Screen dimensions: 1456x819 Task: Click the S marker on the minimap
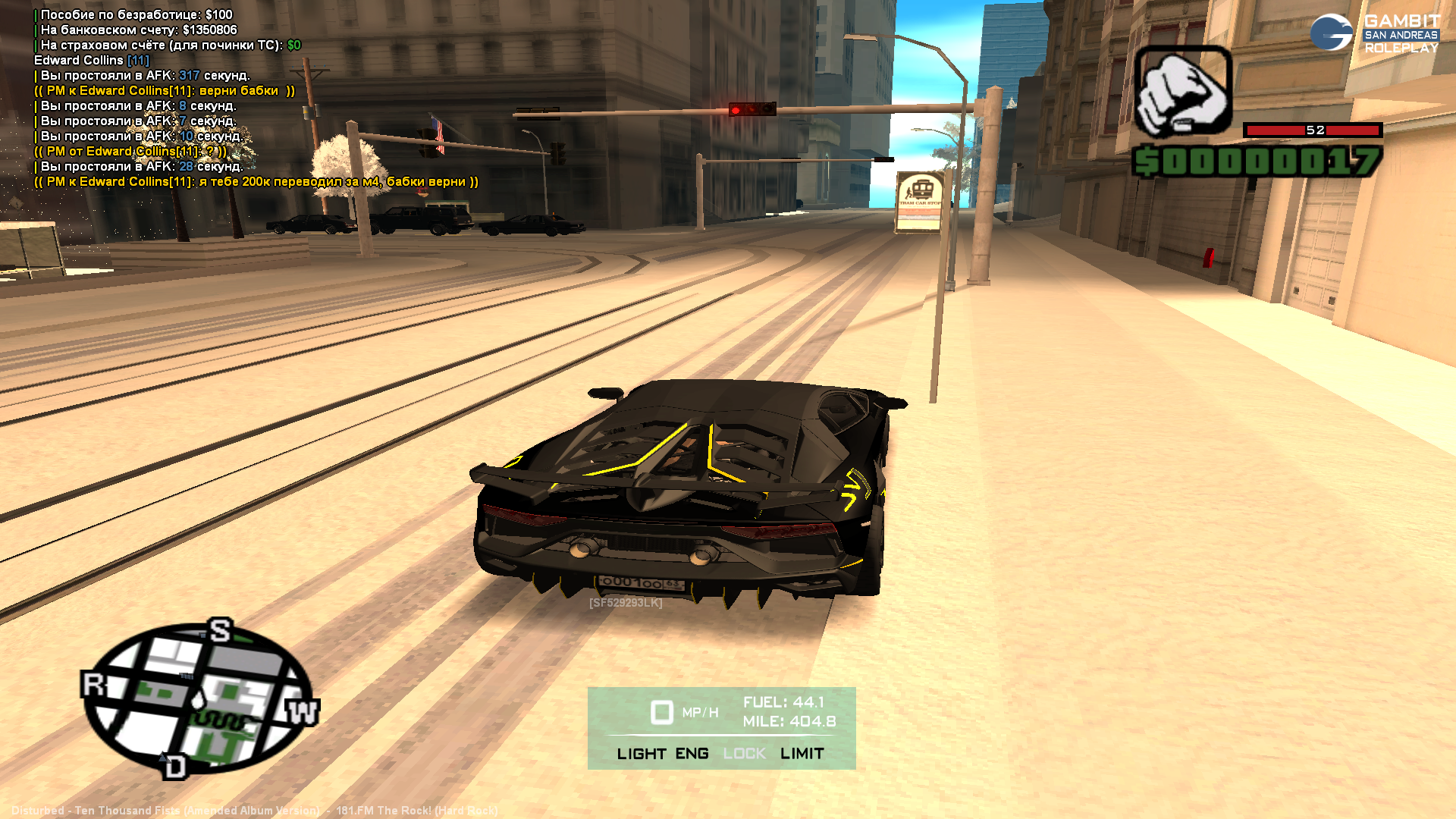coord(220,630)
